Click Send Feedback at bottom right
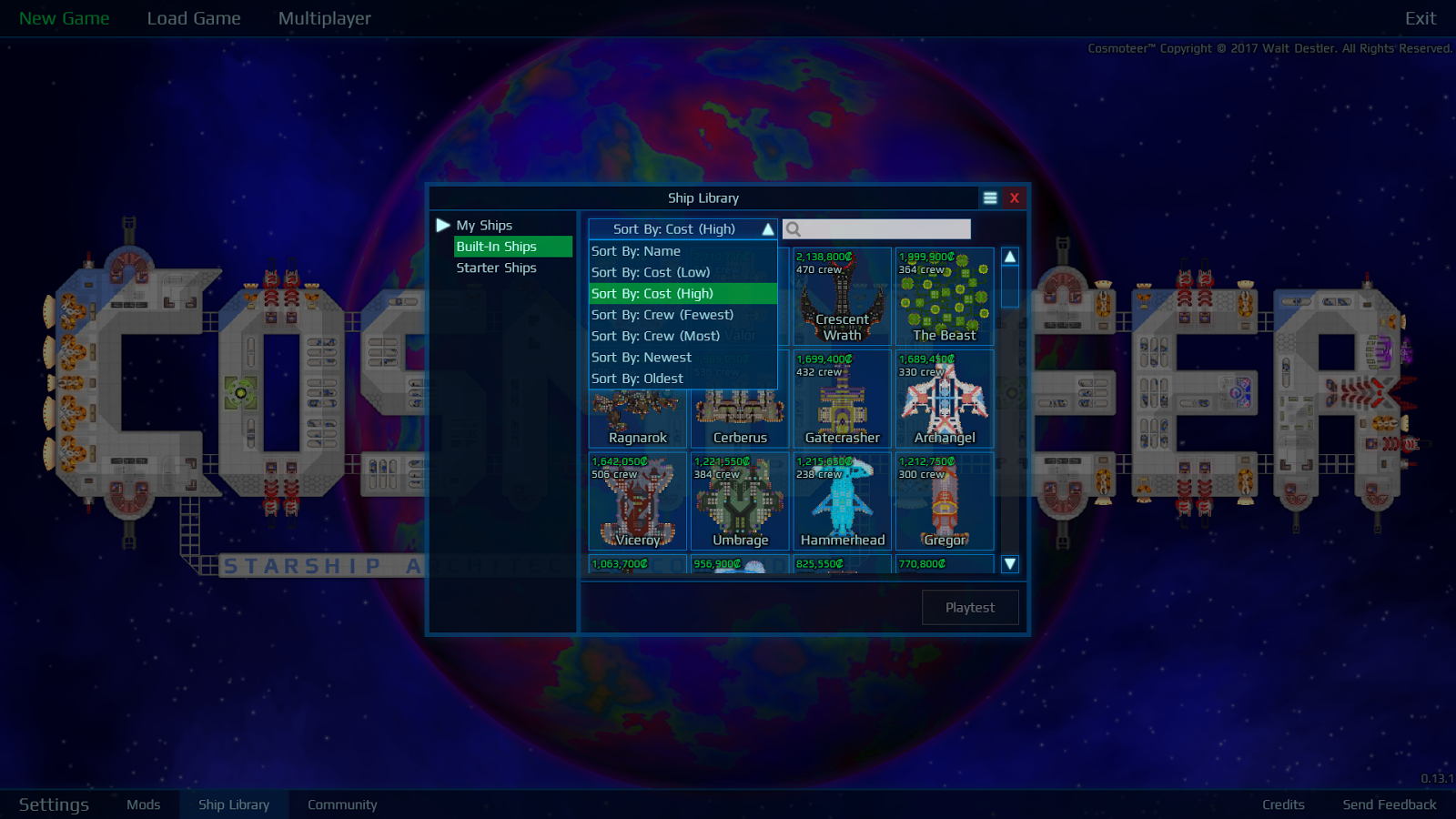This screenshot has height=819, width=1456. point(1389,804)
